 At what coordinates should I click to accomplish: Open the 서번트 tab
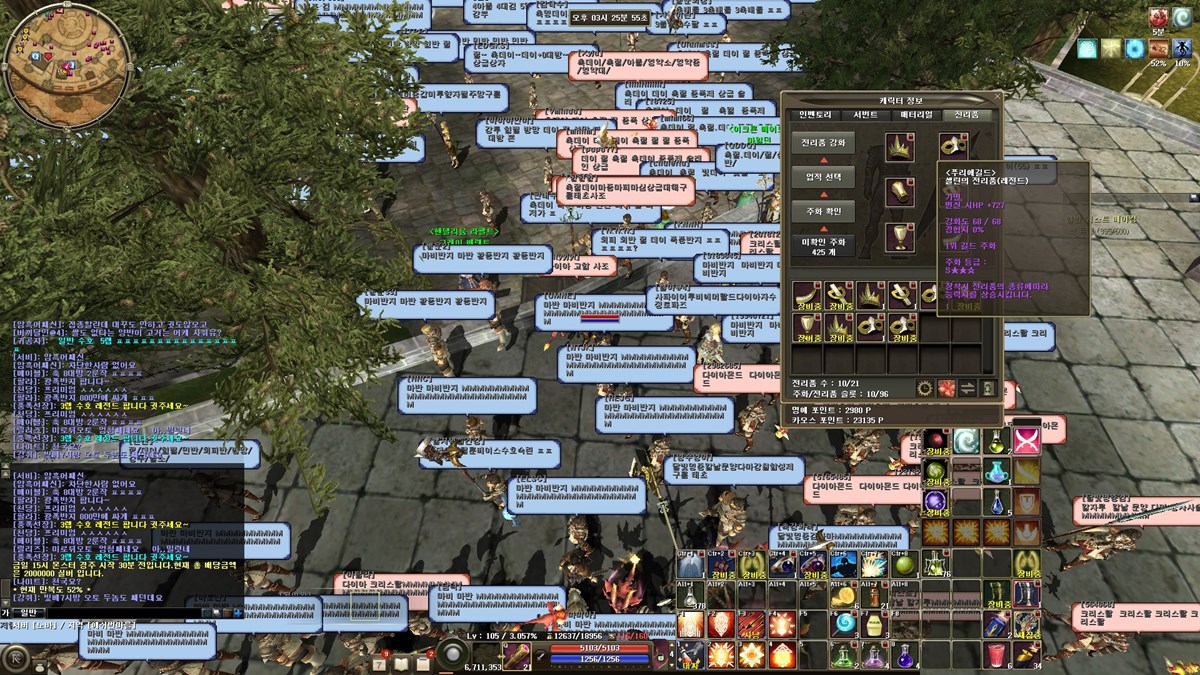click(x=864, y=116)
